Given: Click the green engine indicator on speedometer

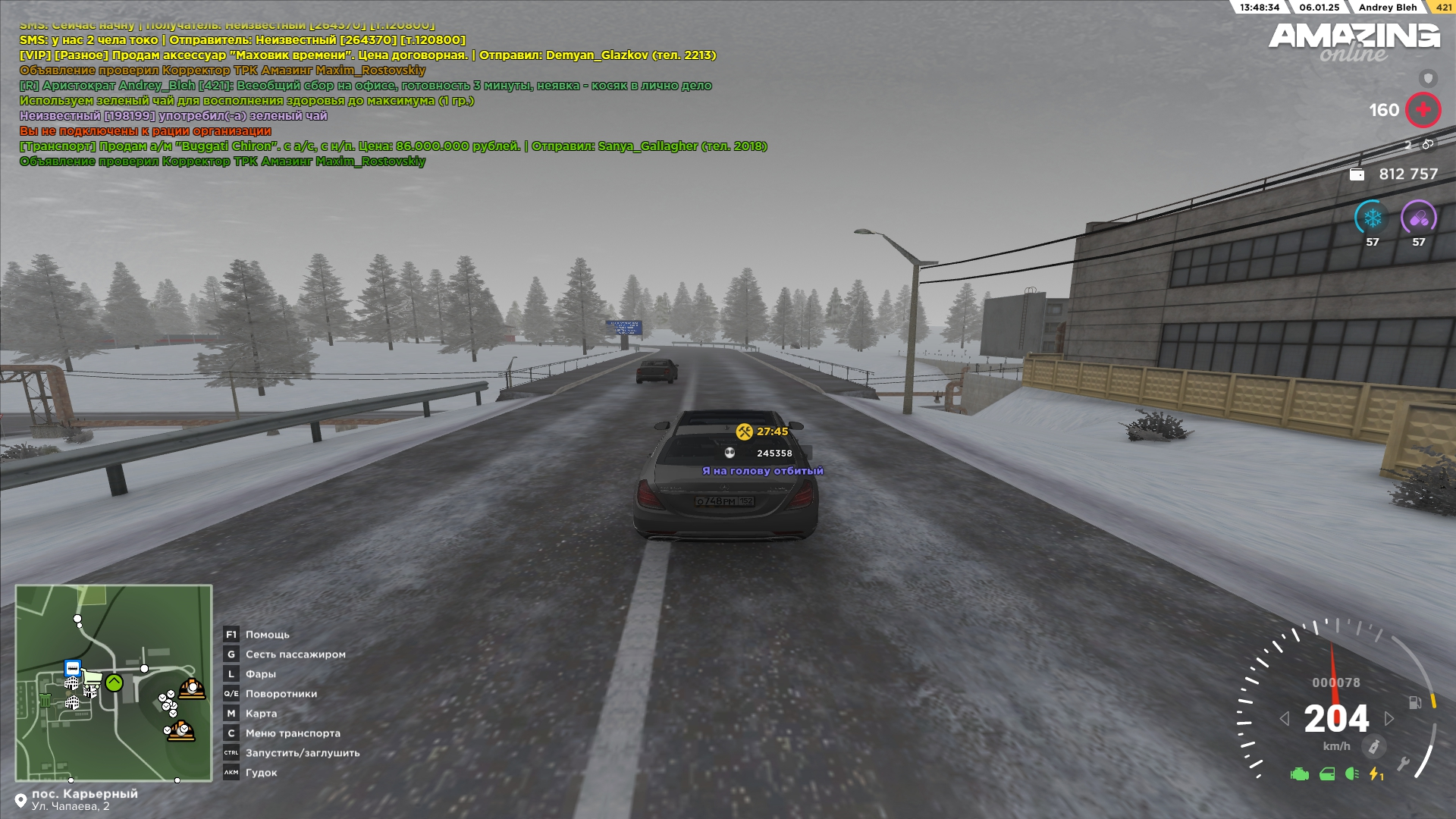Looking at the screenshot, I should click(x=1299, y=774).
